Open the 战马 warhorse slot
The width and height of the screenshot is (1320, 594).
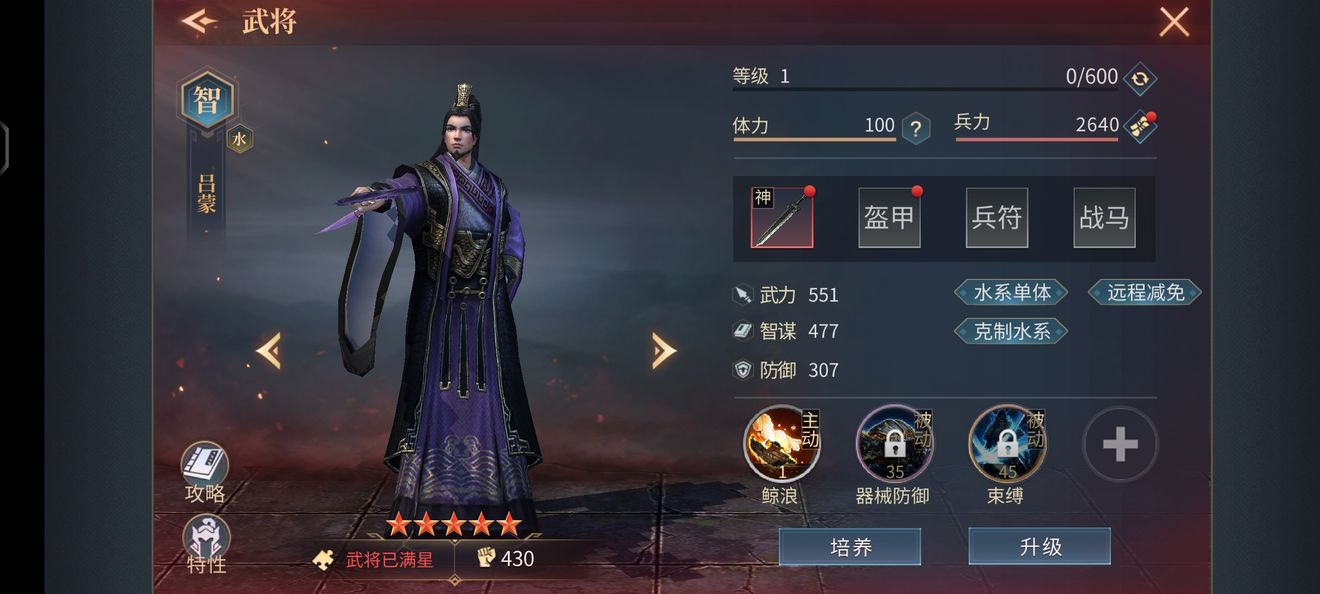click(x=1104, y=217)
